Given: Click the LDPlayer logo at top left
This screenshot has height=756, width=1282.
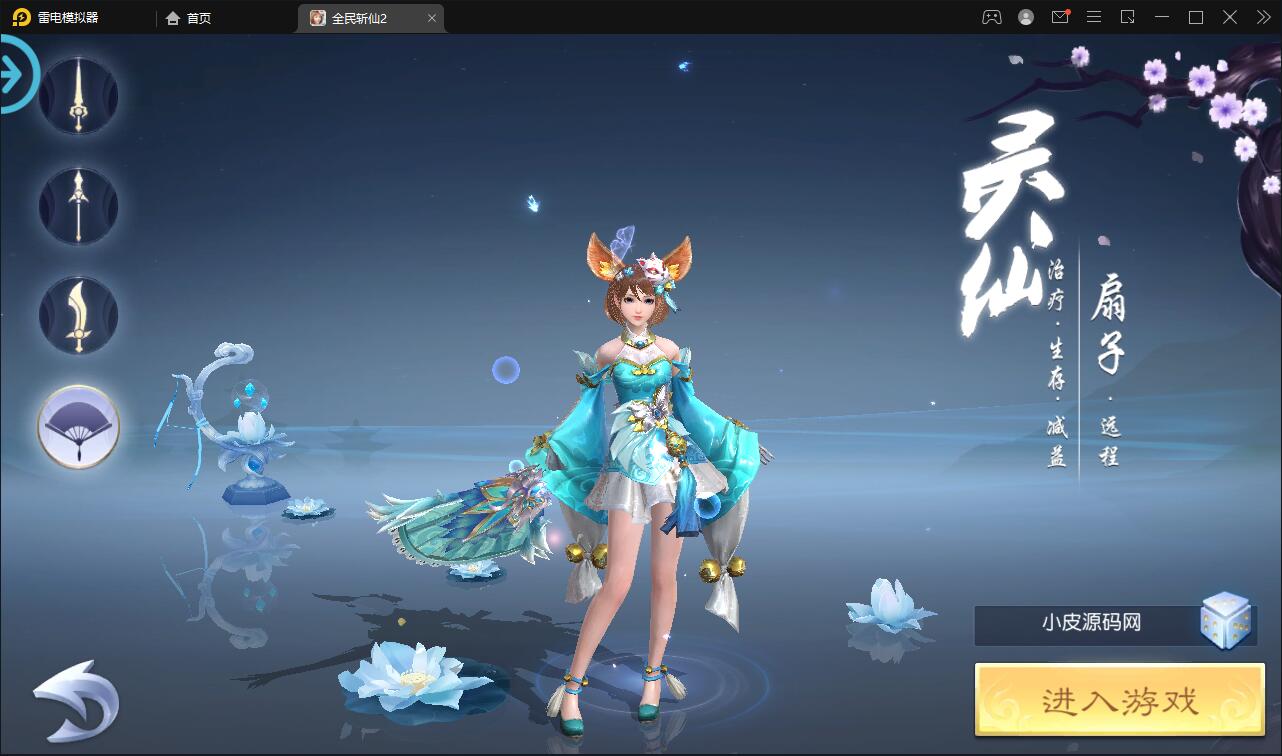Looking at the screenshot, I should coord(20,17).
